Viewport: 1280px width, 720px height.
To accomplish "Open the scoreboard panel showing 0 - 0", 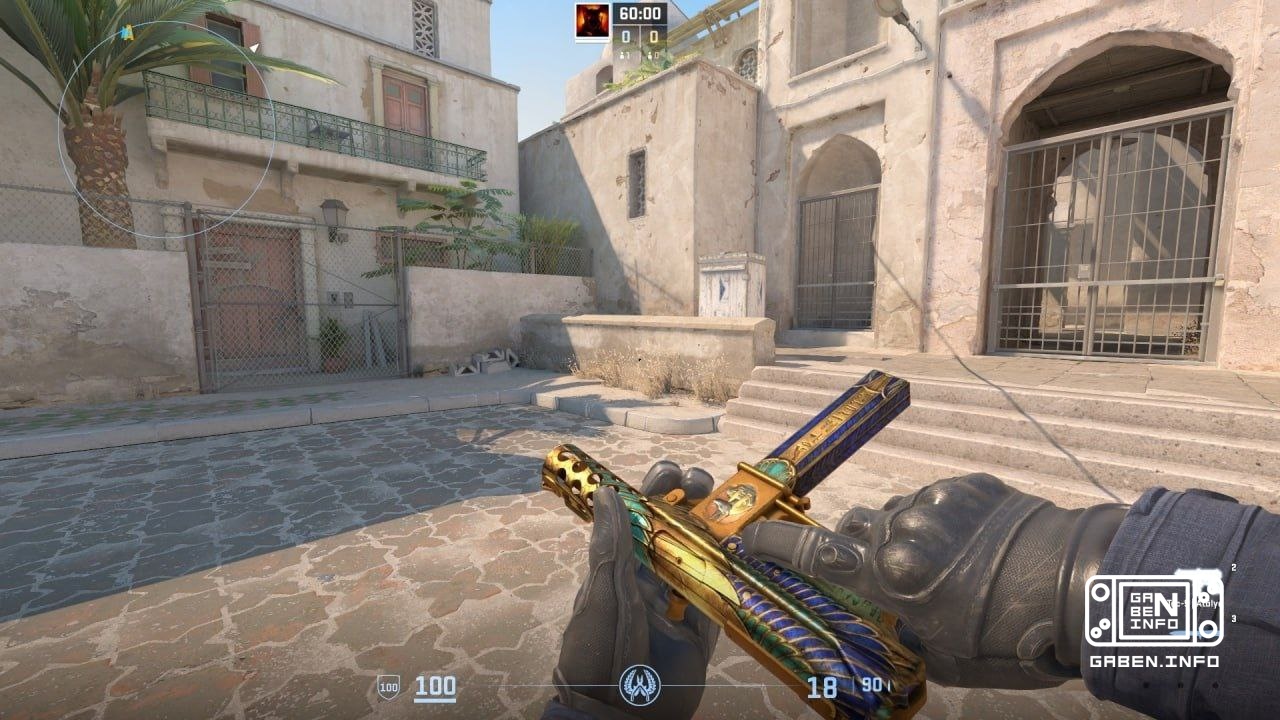I will pos(640,38).
